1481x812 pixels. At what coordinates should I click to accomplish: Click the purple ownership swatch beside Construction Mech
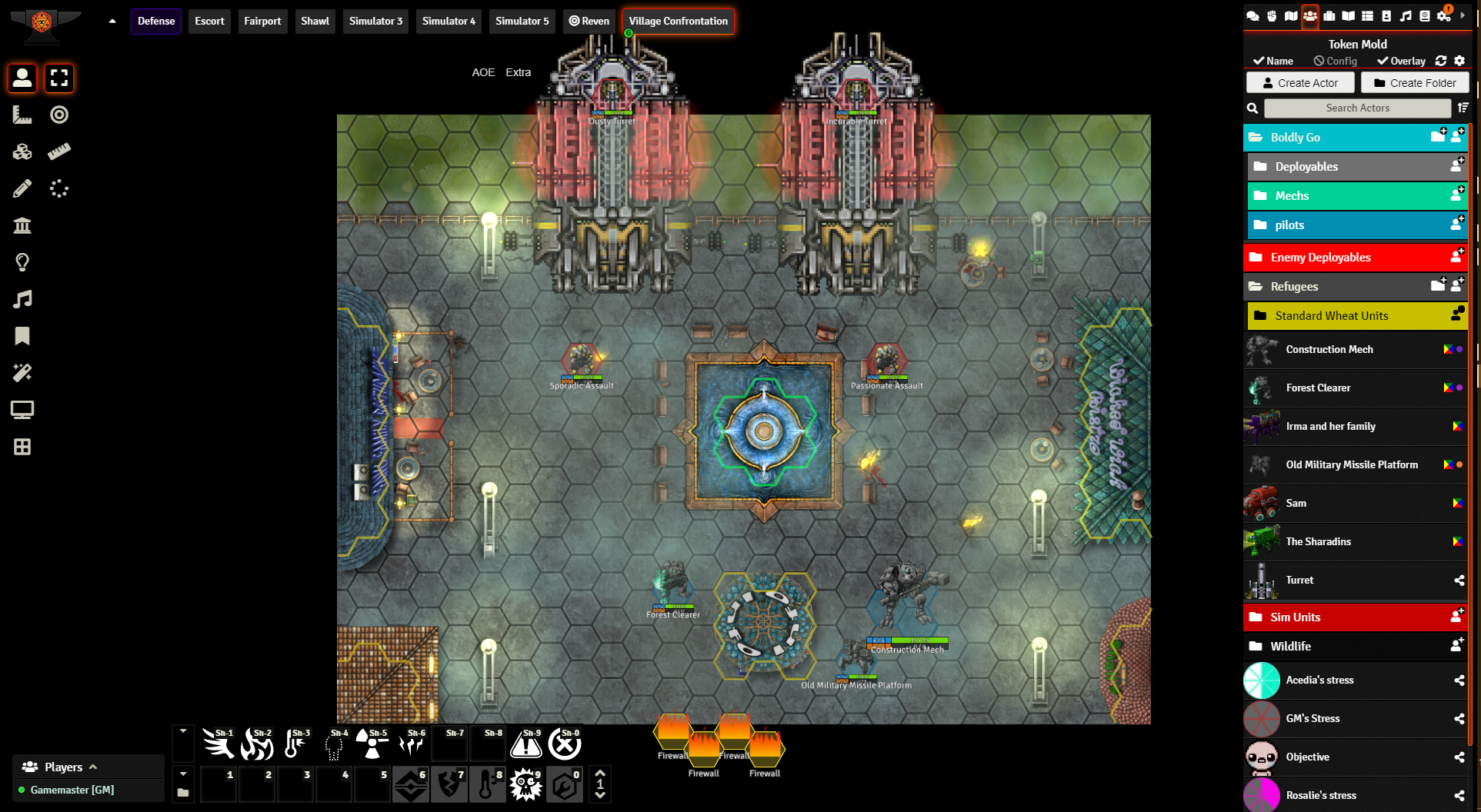(x=1458, y=349)
